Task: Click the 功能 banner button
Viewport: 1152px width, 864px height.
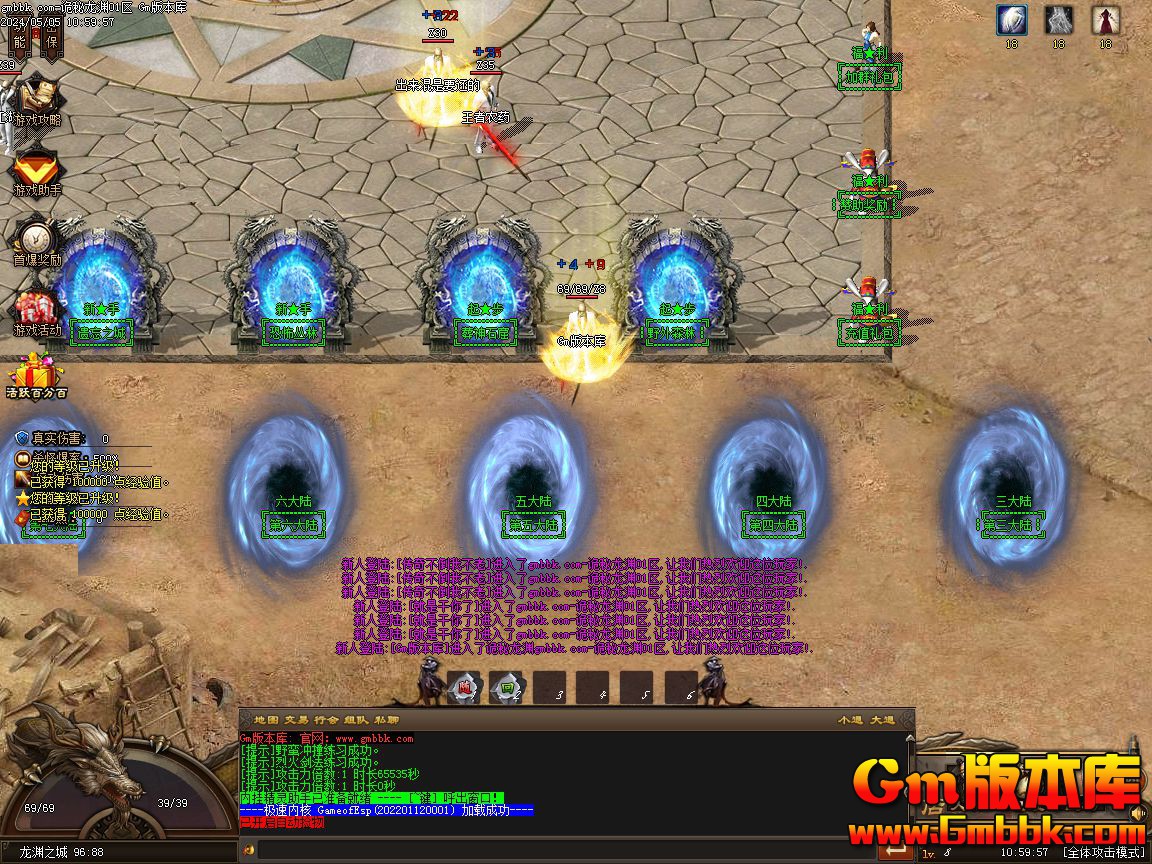Action: [20, 40]
